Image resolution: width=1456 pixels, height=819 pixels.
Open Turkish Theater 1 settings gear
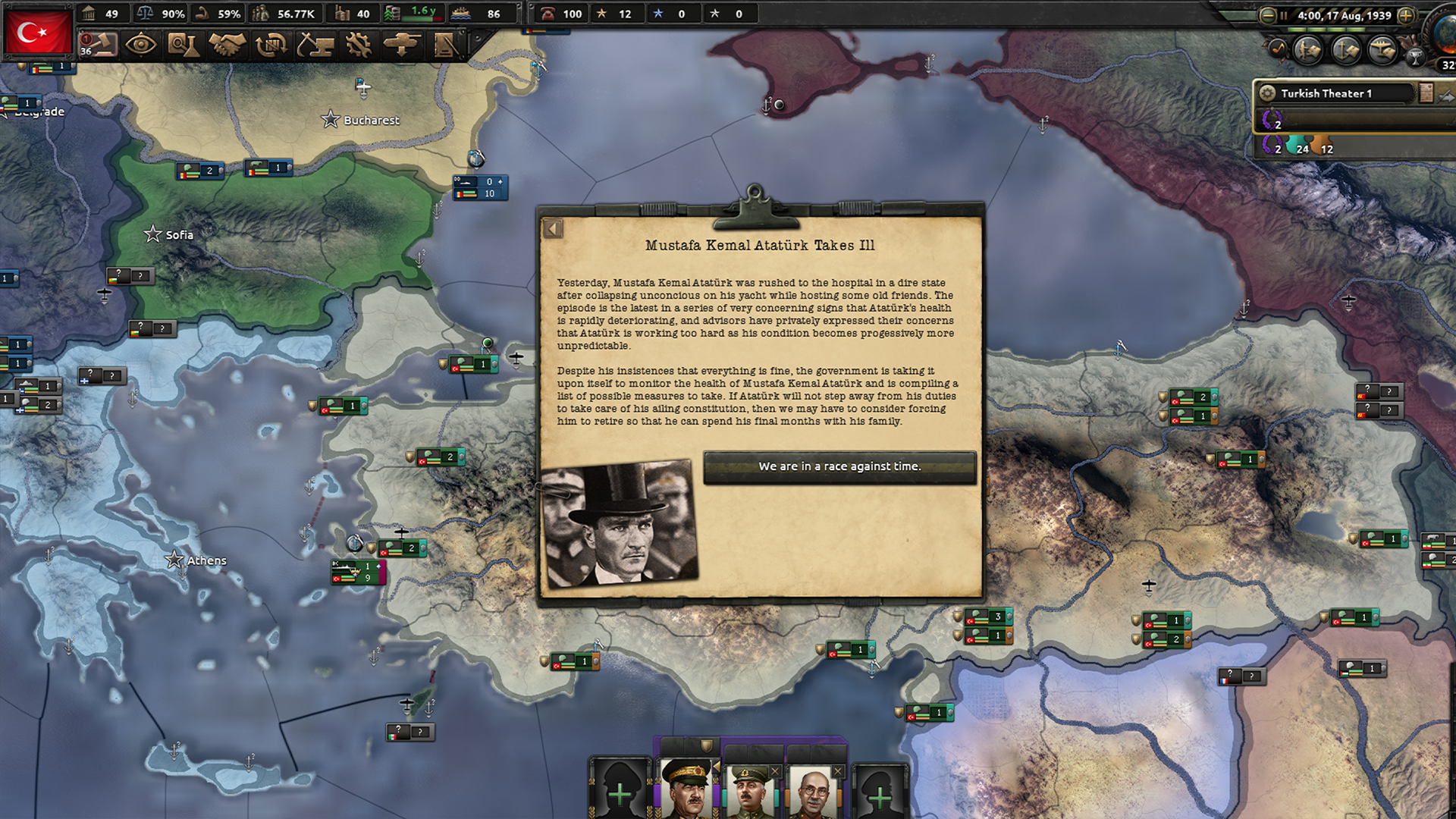(x=1266, y=93)
